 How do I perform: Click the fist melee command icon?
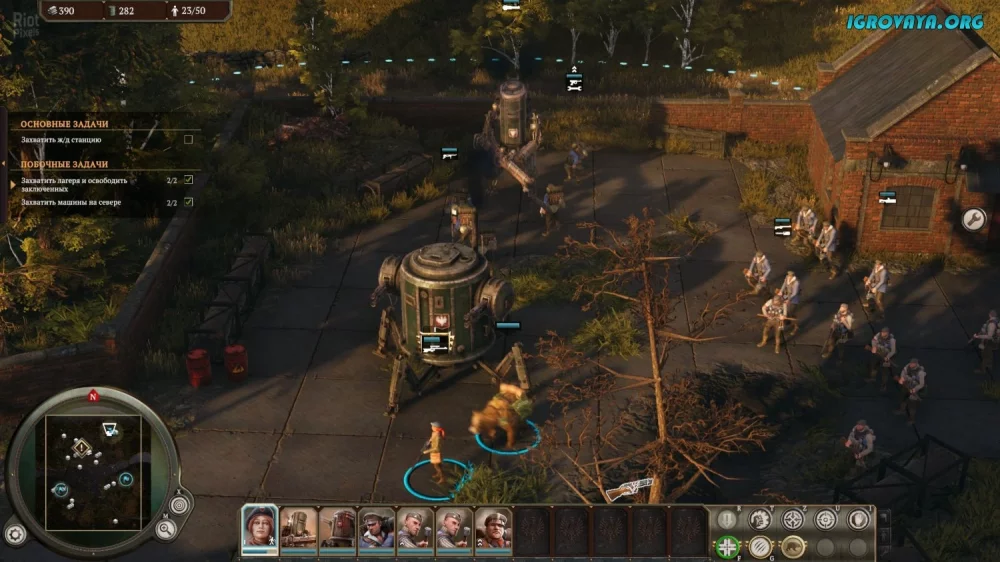click(x=760, y=519)
